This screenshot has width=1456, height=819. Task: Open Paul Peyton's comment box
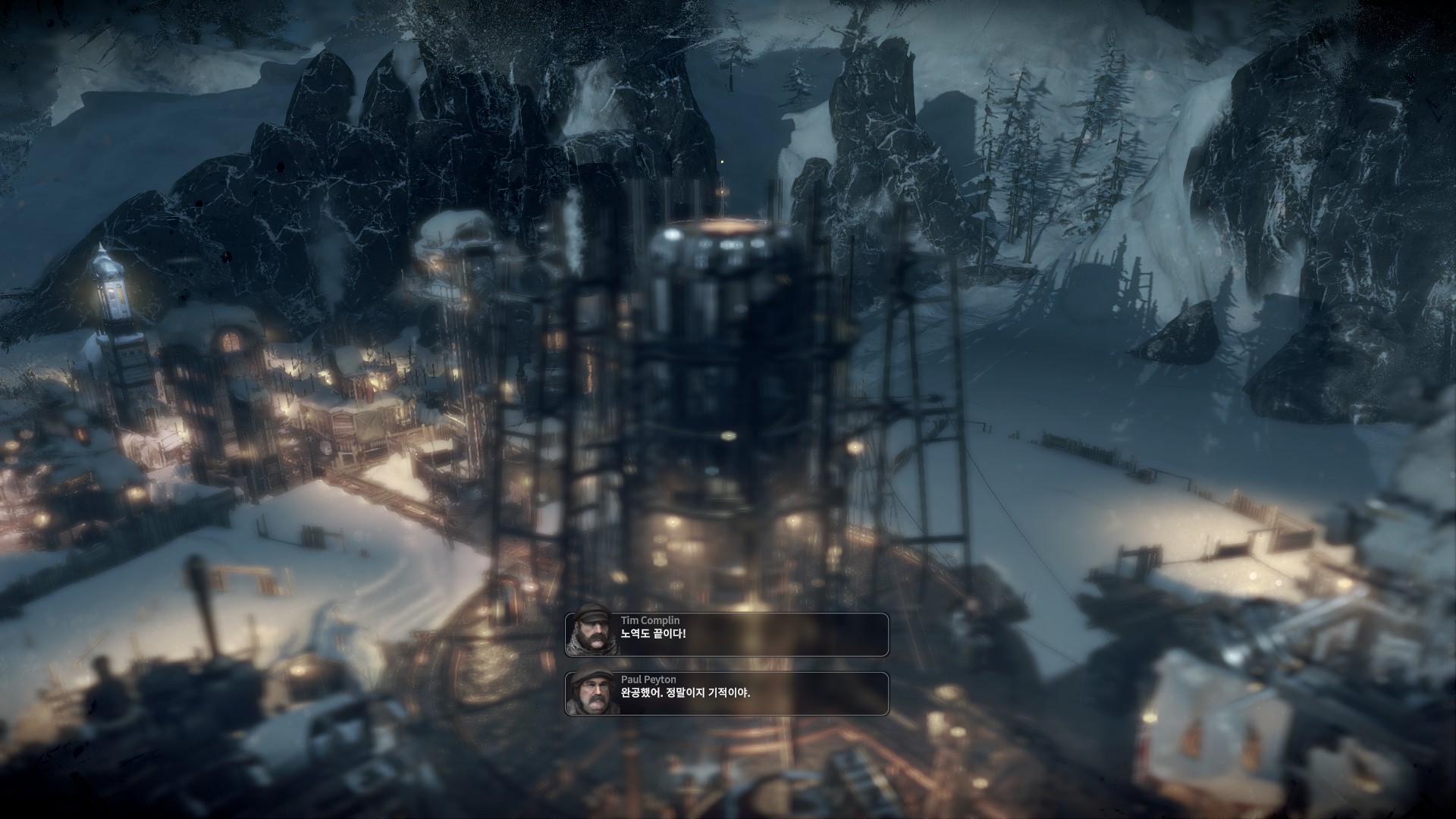click(726, 693)
